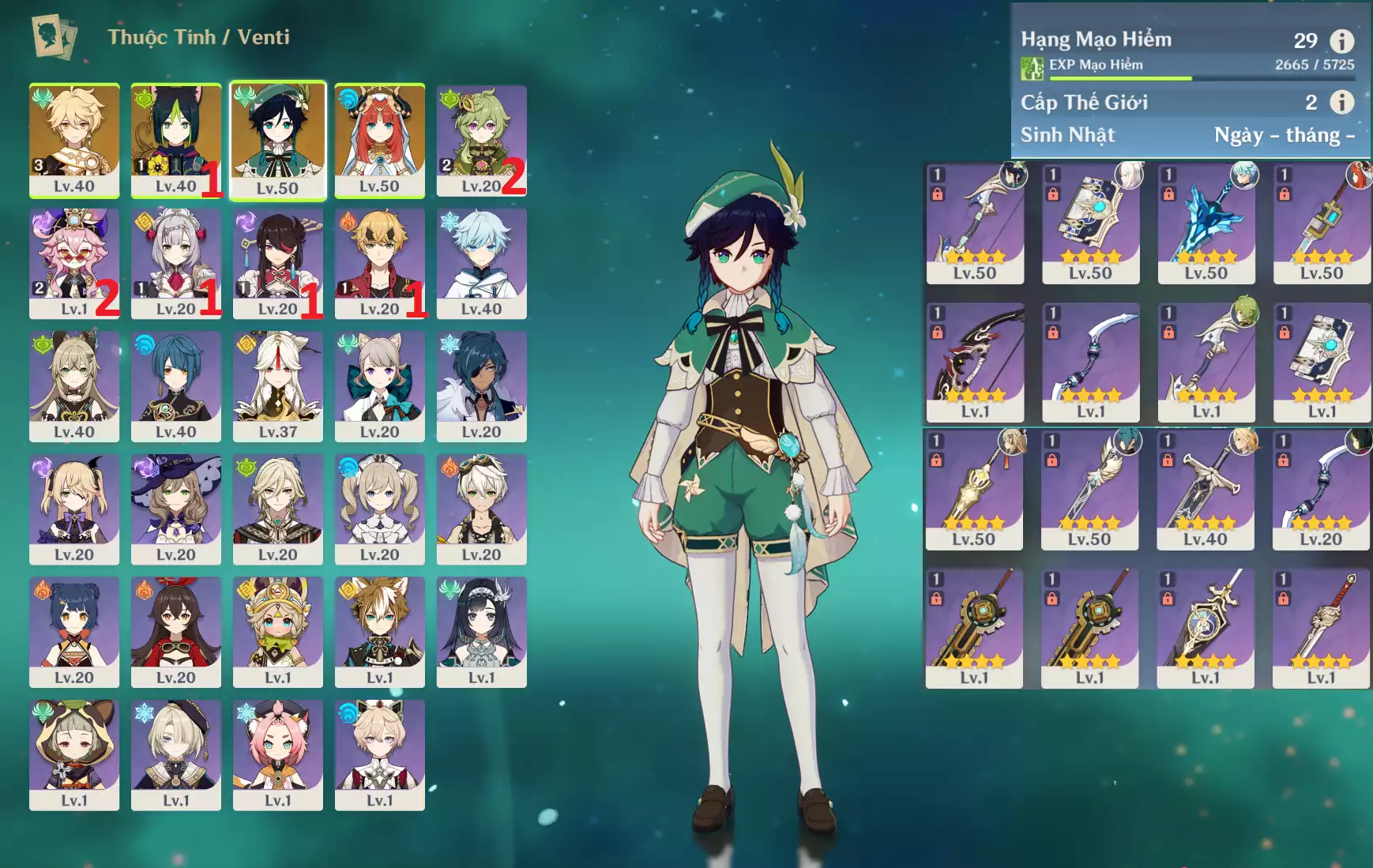
Task: Select the highlighted Venti portrait
Action: [x=277, y=141]
